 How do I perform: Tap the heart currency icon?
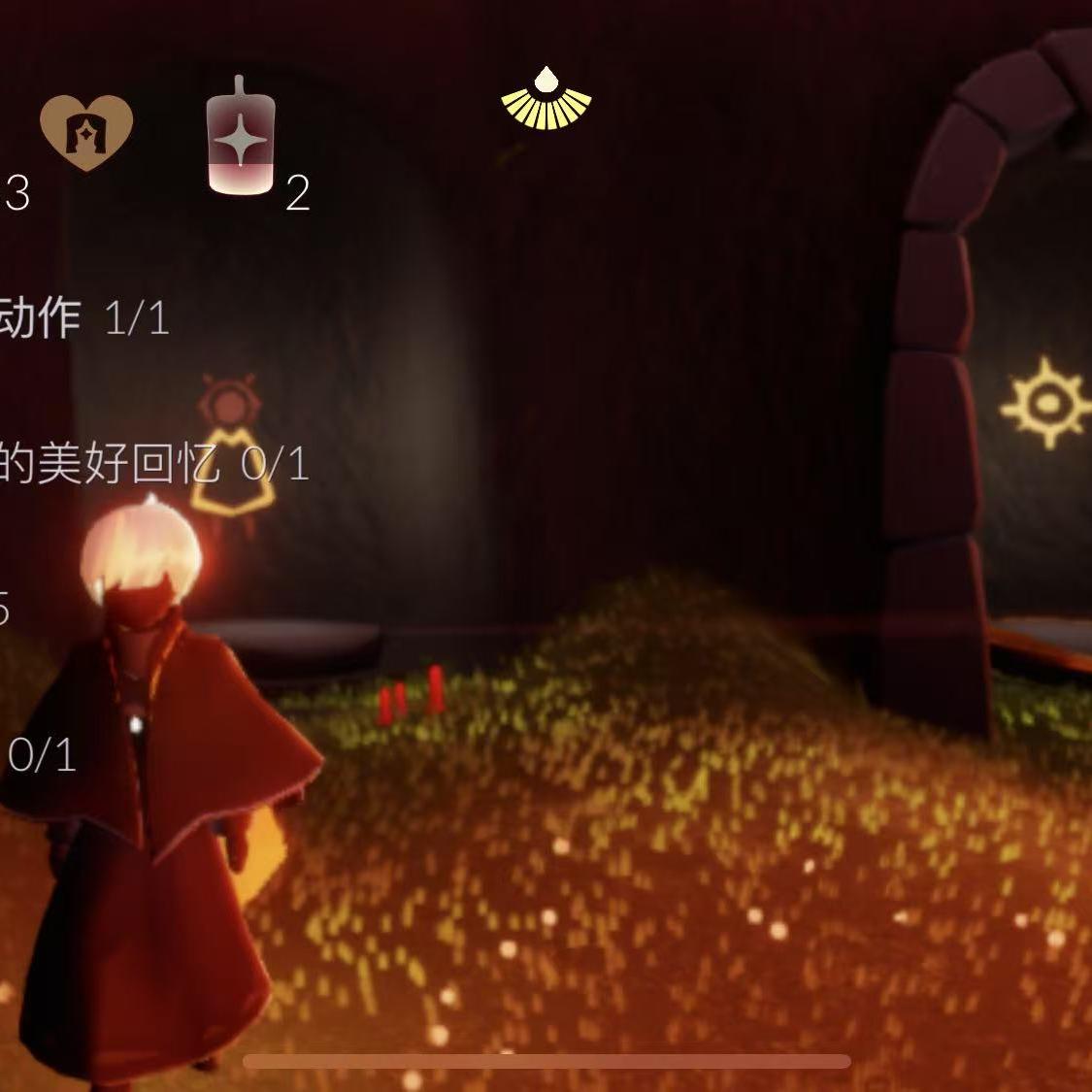pyautogui.click(x=86, y=133)
